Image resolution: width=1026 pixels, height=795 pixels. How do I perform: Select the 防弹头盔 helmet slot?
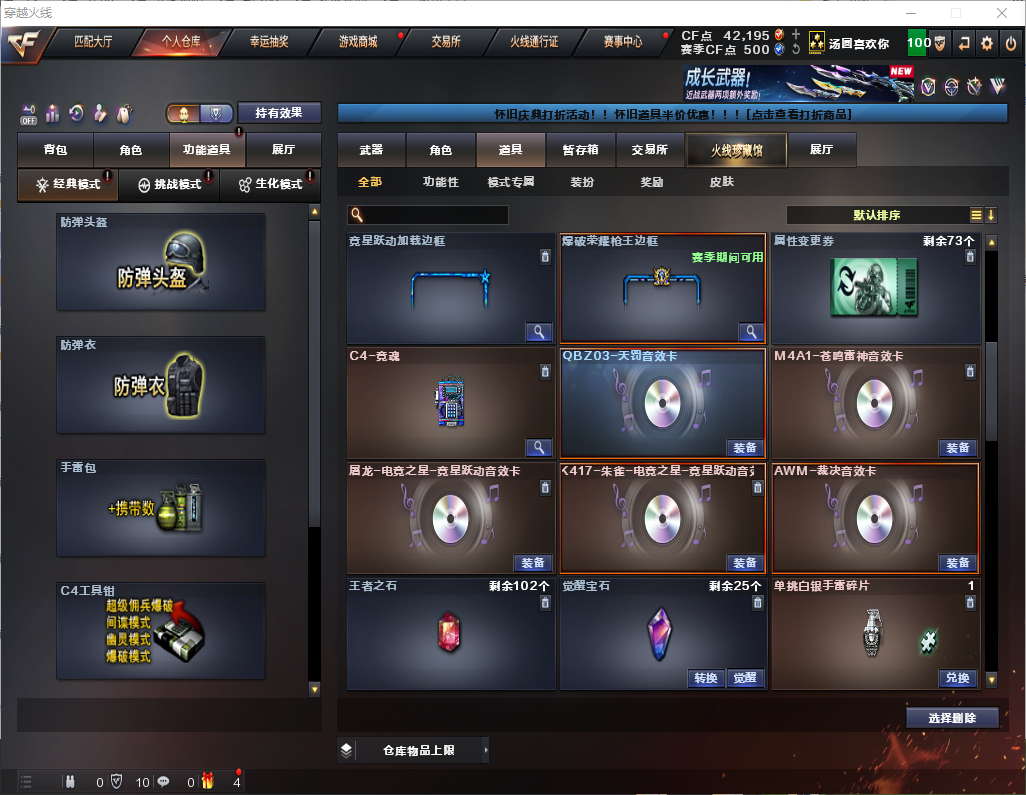tap(161, 261)
